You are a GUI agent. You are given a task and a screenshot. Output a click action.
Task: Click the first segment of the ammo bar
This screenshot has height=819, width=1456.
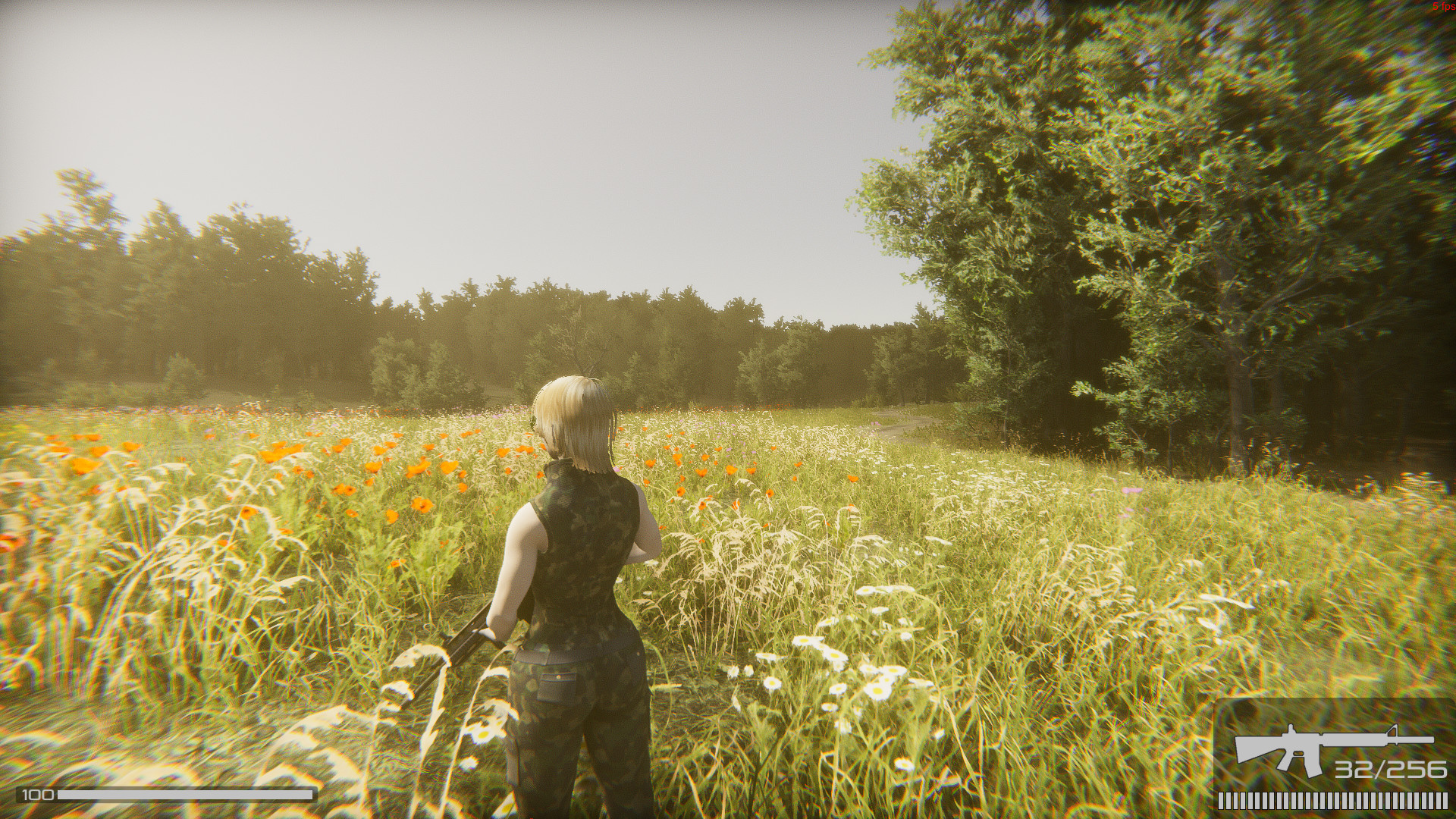[1221, 801]
